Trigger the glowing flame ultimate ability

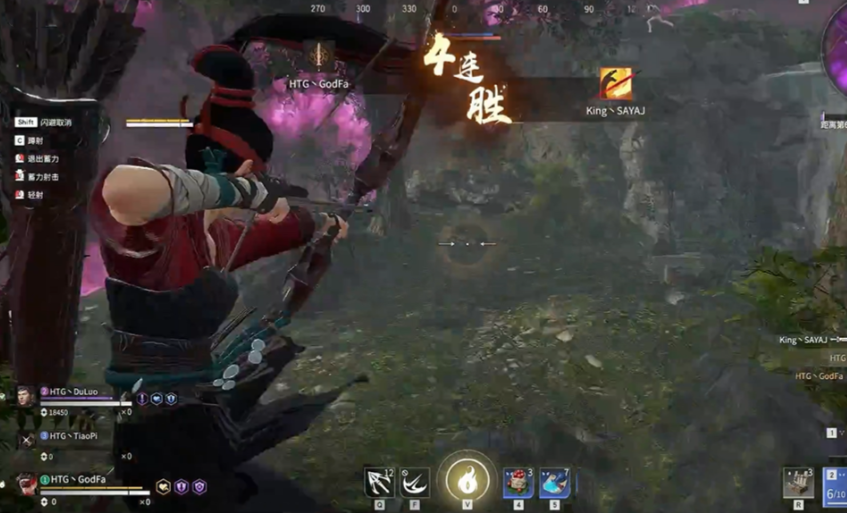(x=466, y=480)
